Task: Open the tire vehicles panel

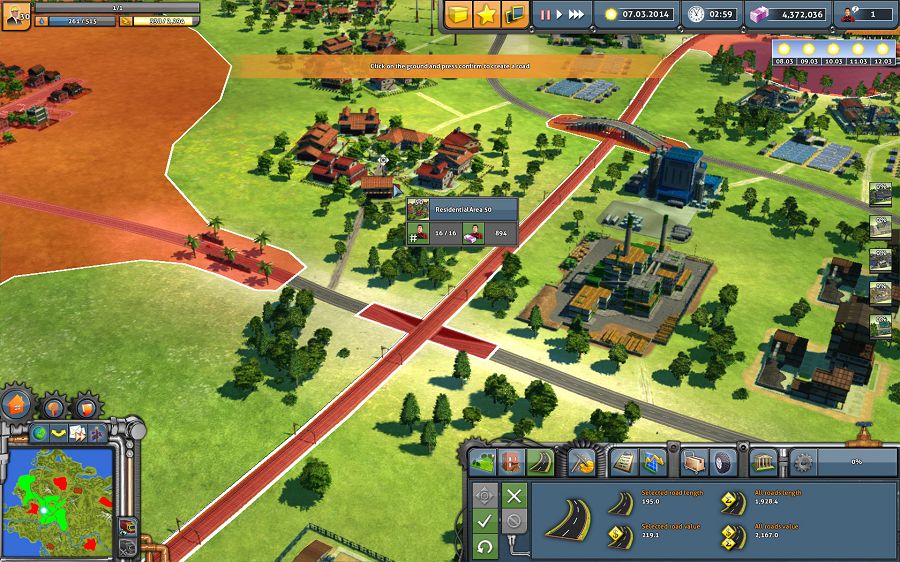Action: (723, 462)
